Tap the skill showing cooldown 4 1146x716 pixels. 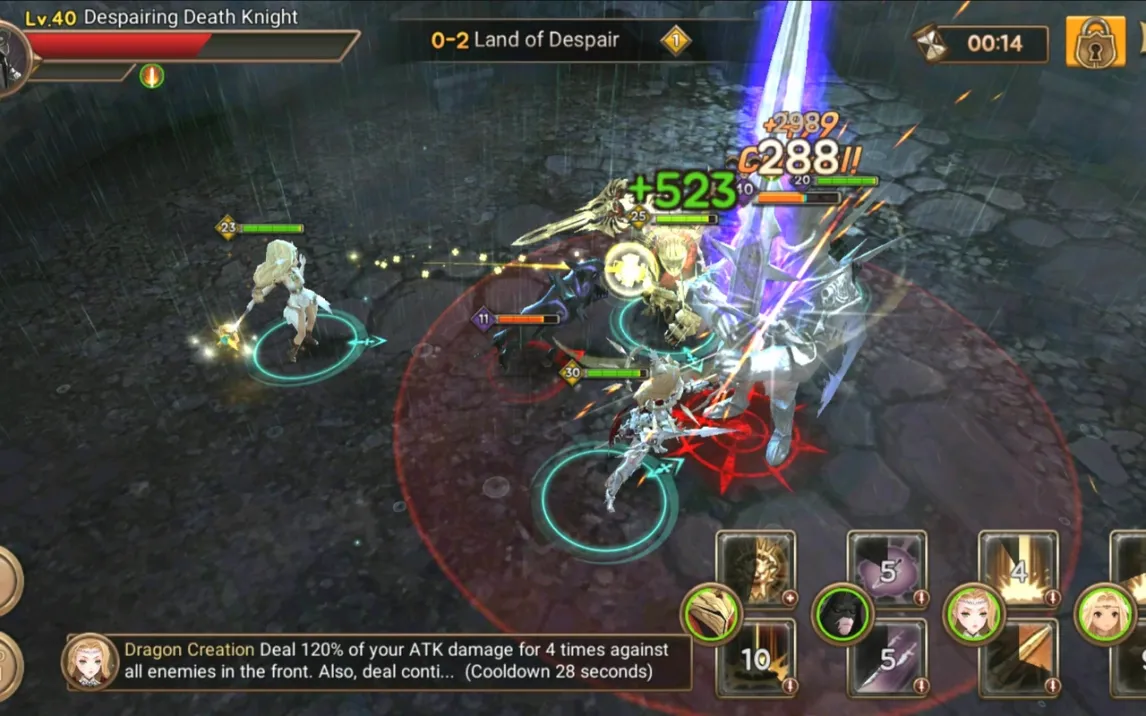[1018, 569]
